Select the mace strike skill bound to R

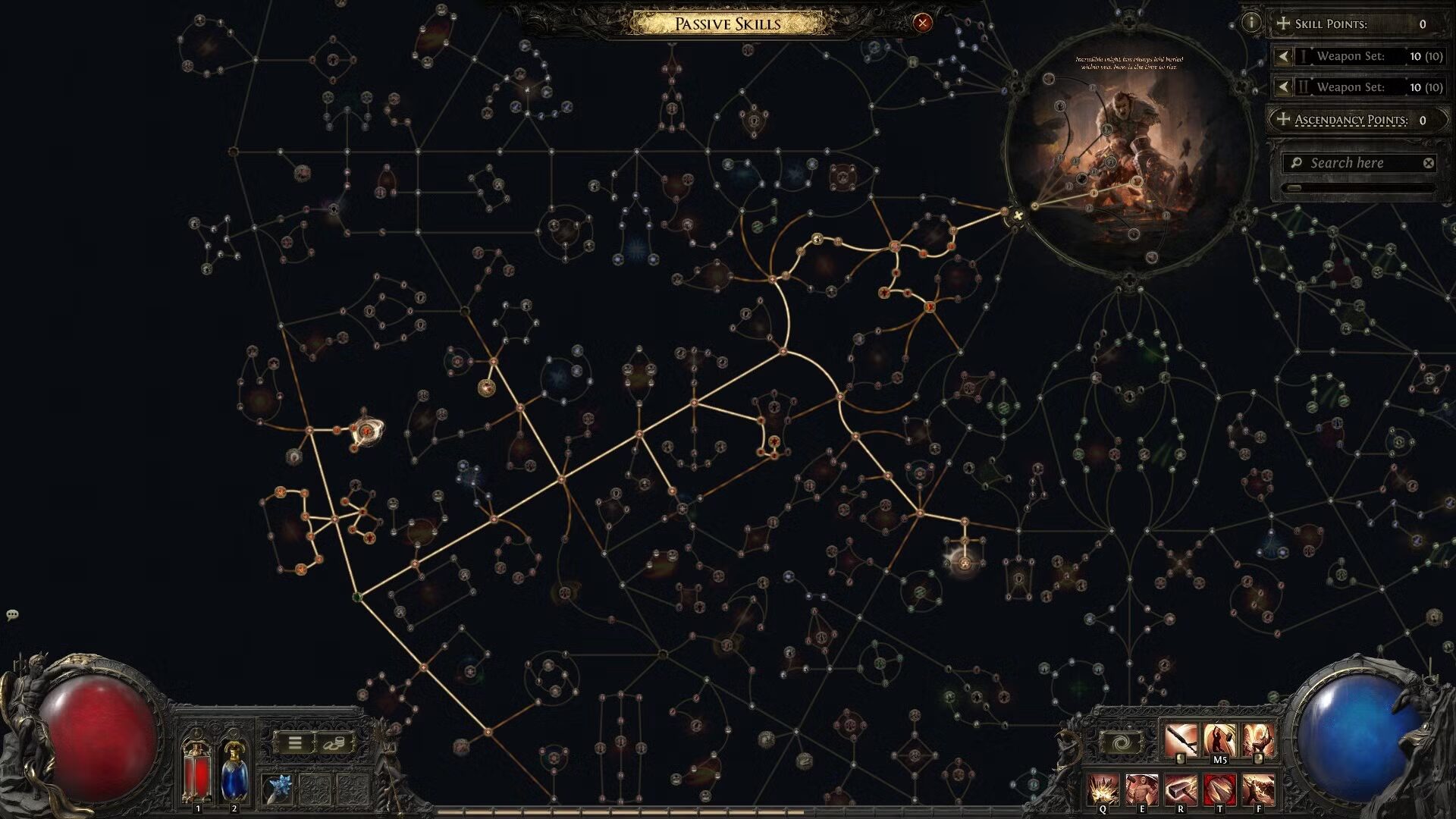tap(1181, 787)
